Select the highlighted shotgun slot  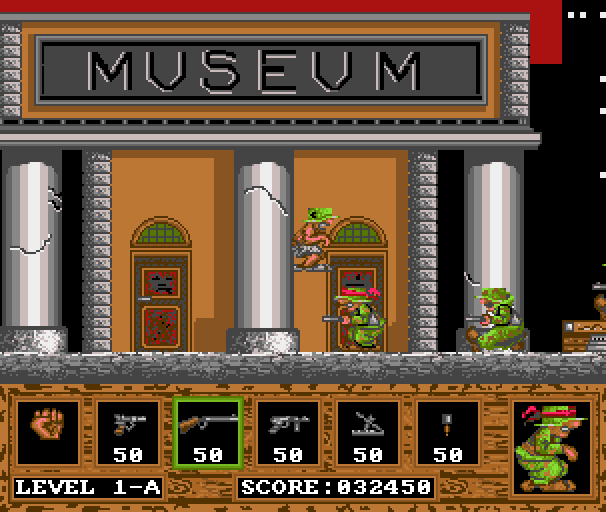207,432
